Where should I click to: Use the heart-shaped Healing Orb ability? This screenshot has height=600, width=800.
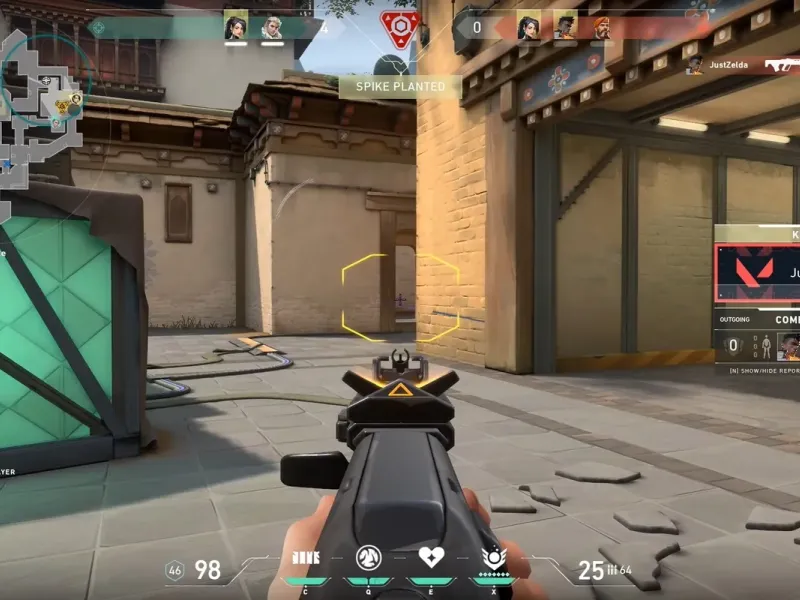(431, 557)
